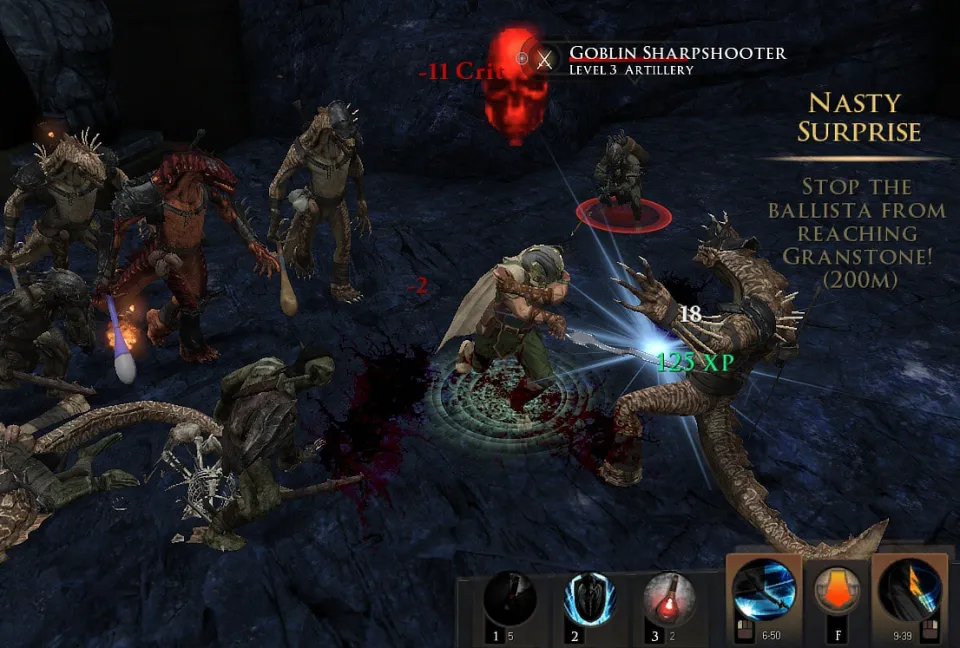Select the blue sword slash attack skill
The height and width of the screenshot is (648, 960).
764,590
